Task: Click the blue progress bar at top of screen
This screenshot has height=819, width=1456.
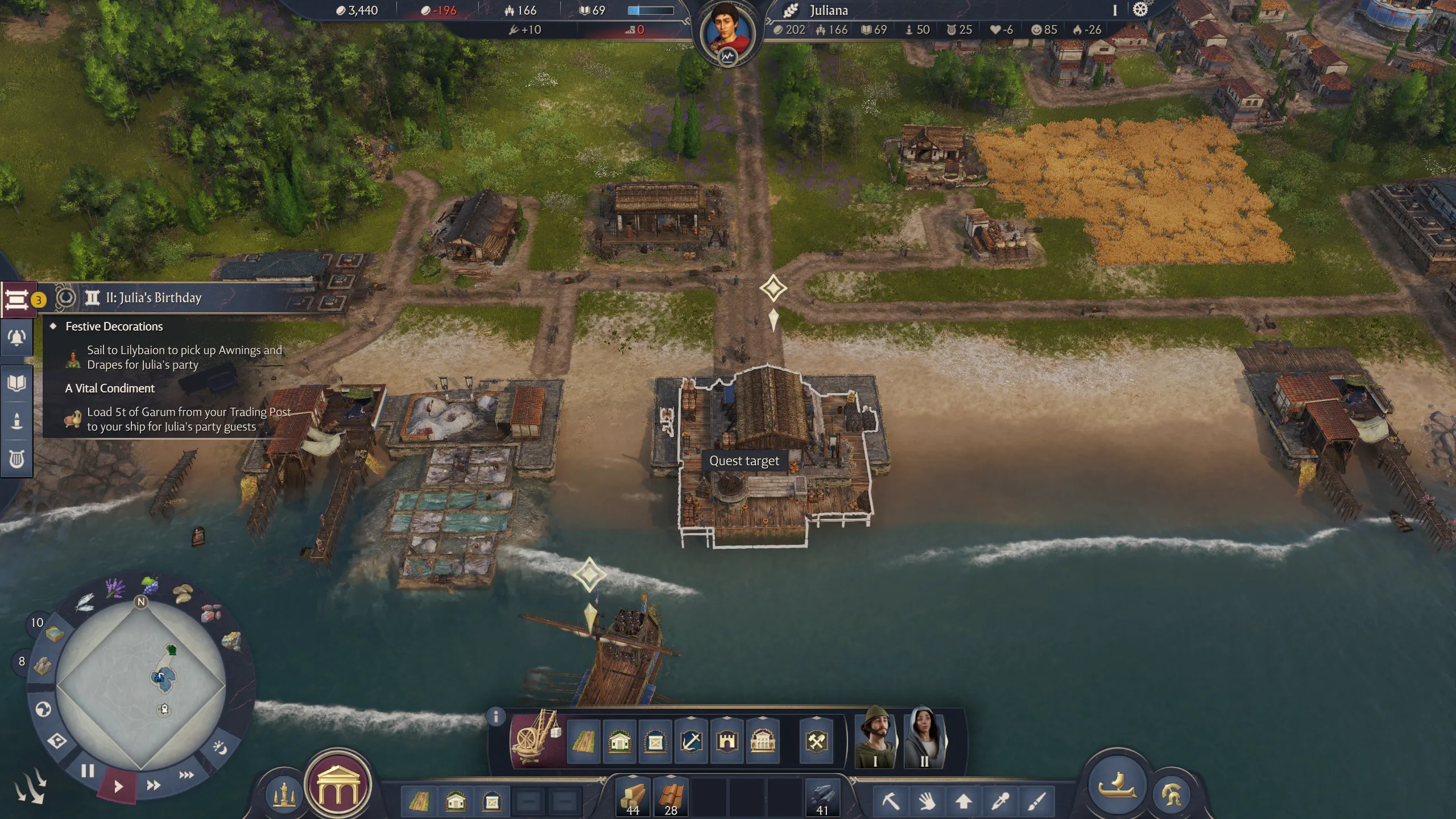Action: click(x=648, y=9)
